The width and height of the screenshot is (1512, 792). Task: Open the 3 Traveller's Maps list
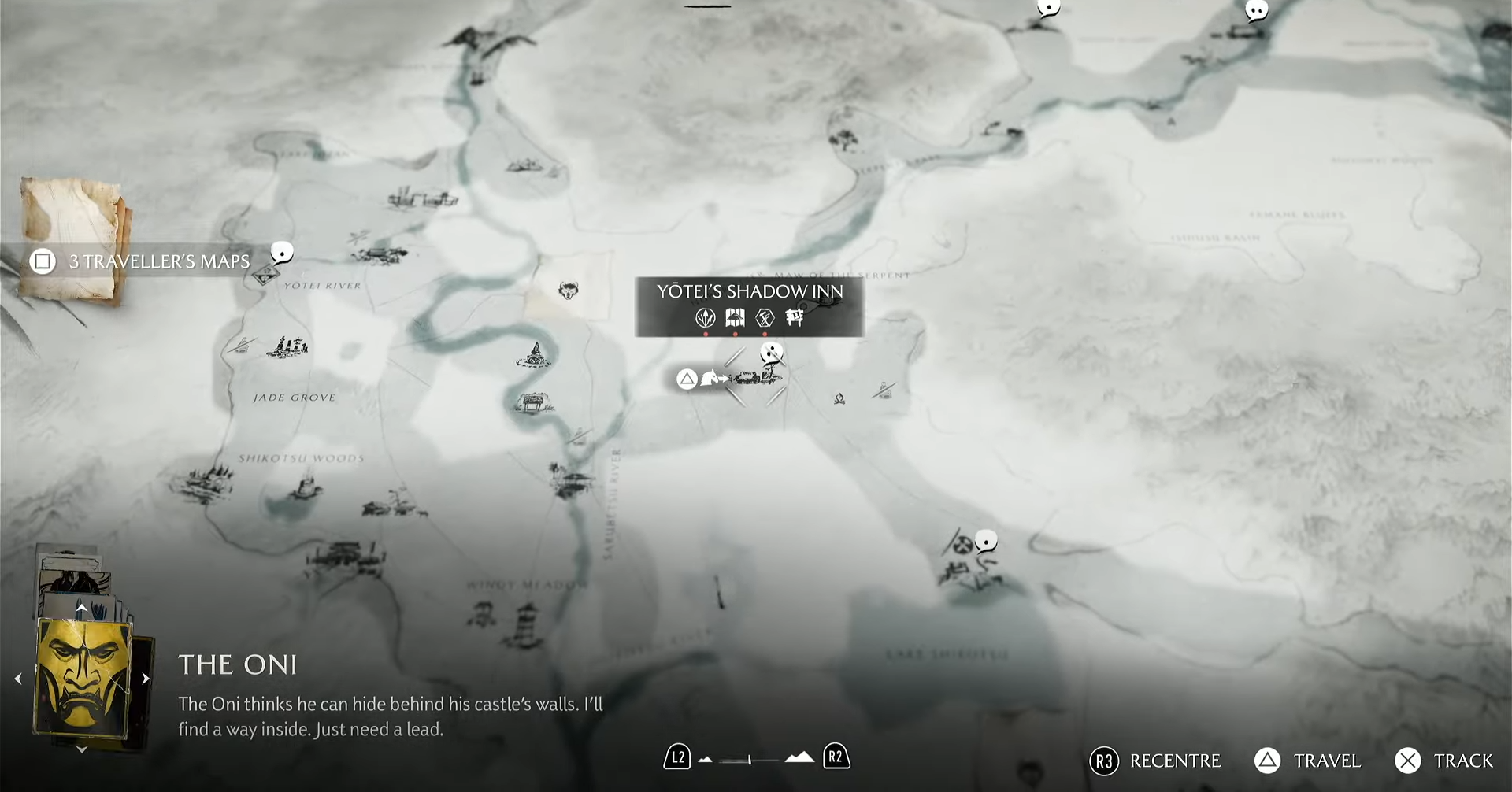pyautogui.click(x=142, y=261)
